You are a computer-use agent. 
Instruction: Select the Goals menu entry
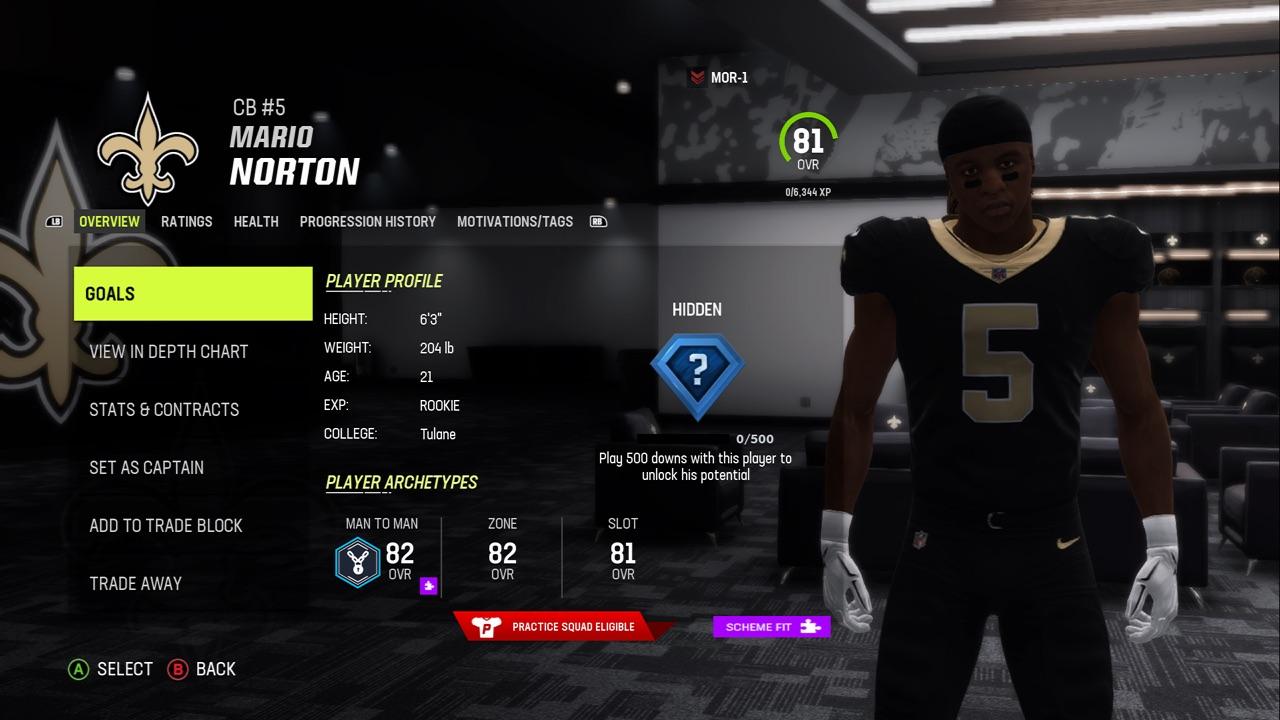point(193,294)
